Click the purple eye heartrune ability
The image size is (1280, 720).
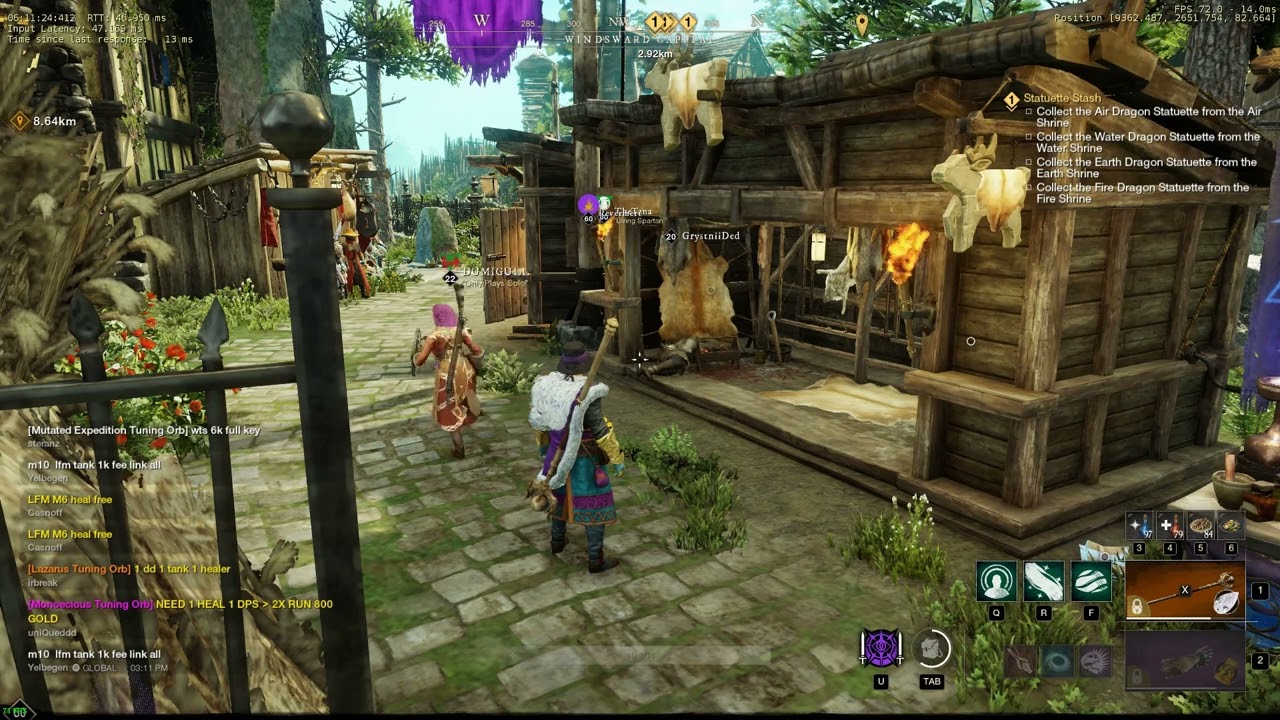coord(881,649)
